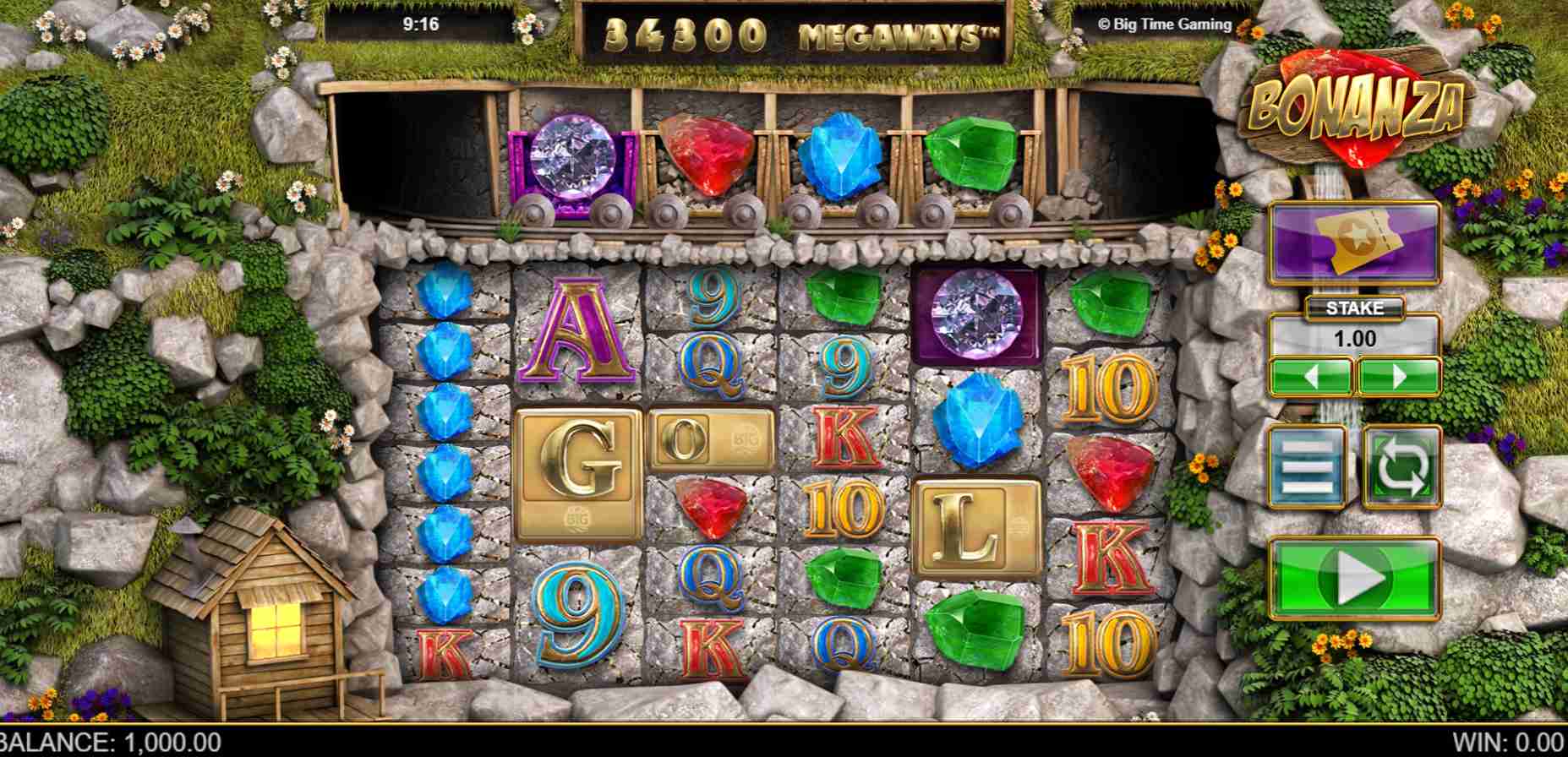Open the Big Time Gaming link

(1165, 24)
